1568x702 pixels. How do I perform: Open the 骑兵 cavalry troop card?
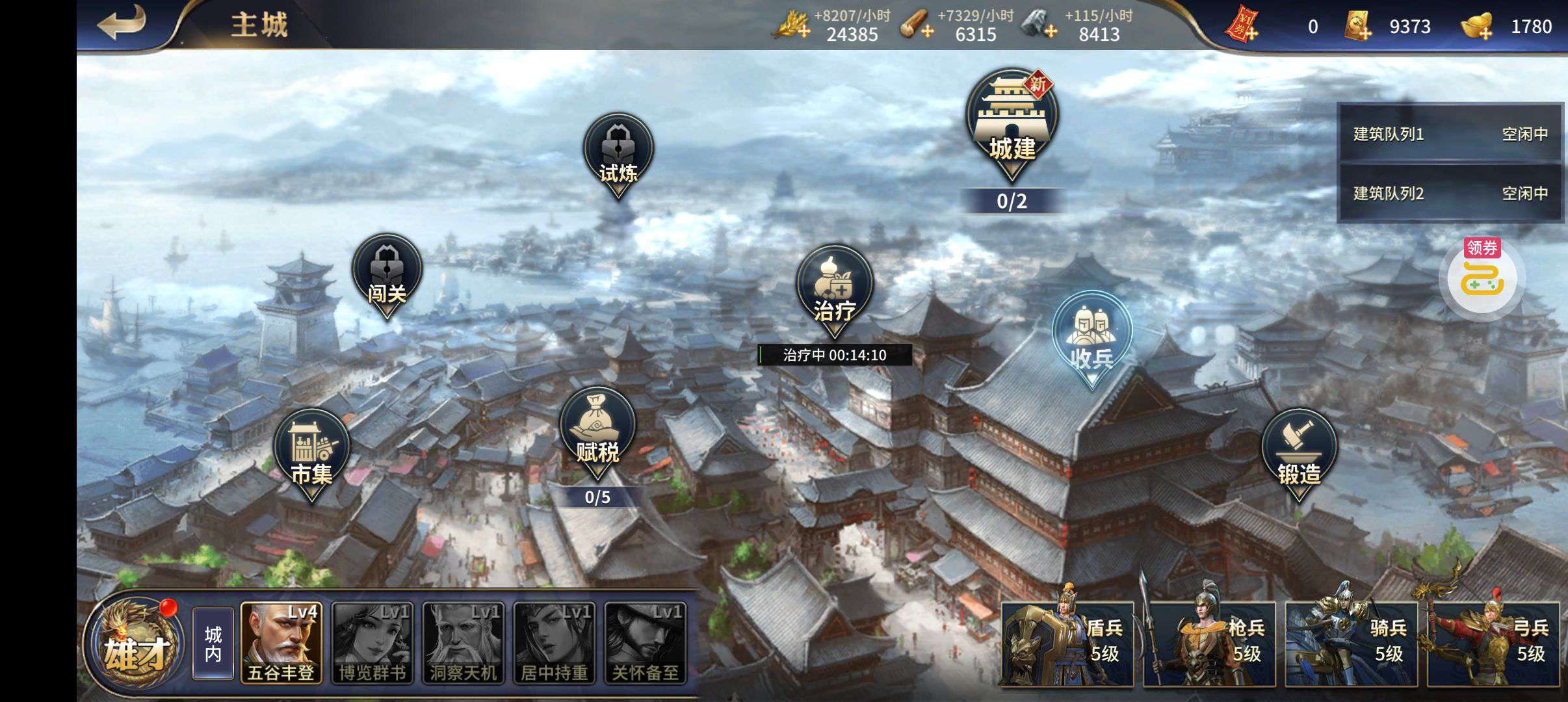pyautogui.click(x=1352, y=643)
